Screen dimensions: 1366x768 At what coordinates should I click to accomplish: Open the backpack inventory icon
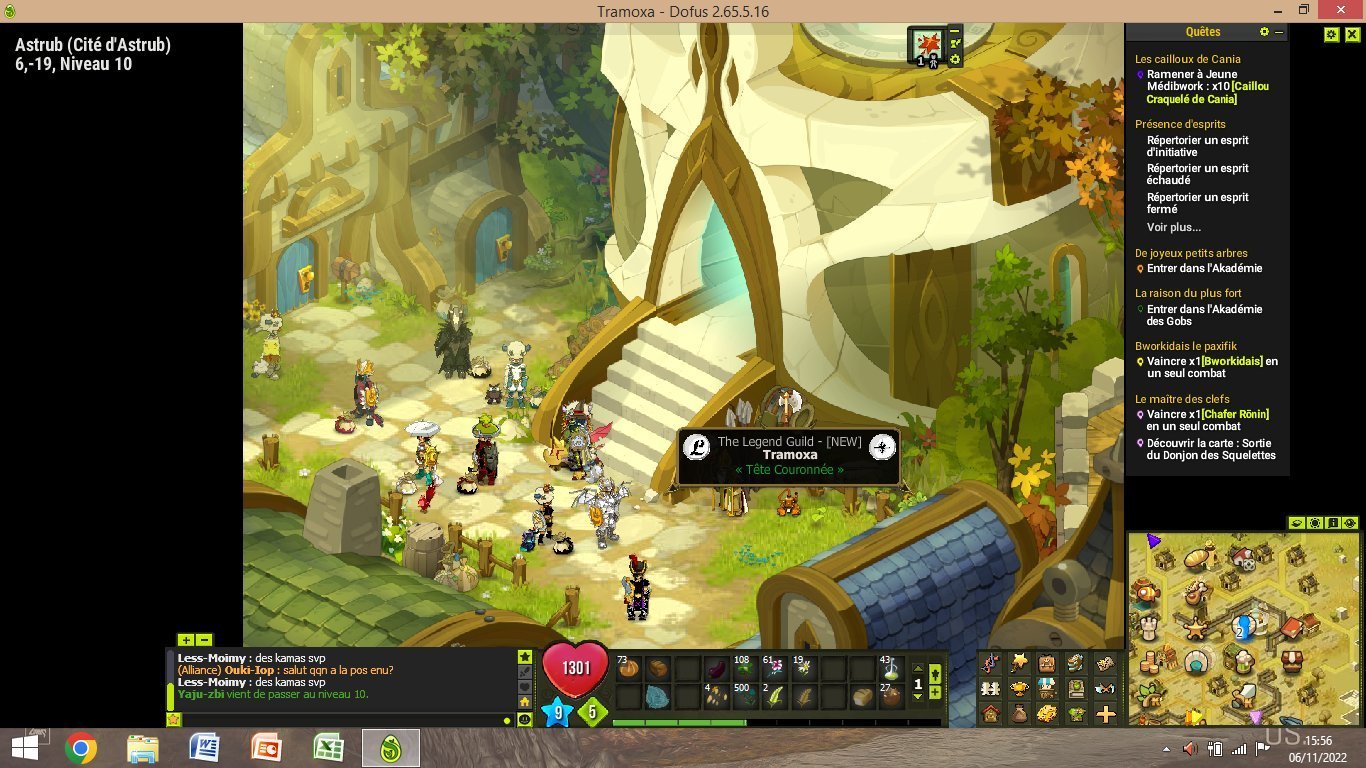point(1047,663)
